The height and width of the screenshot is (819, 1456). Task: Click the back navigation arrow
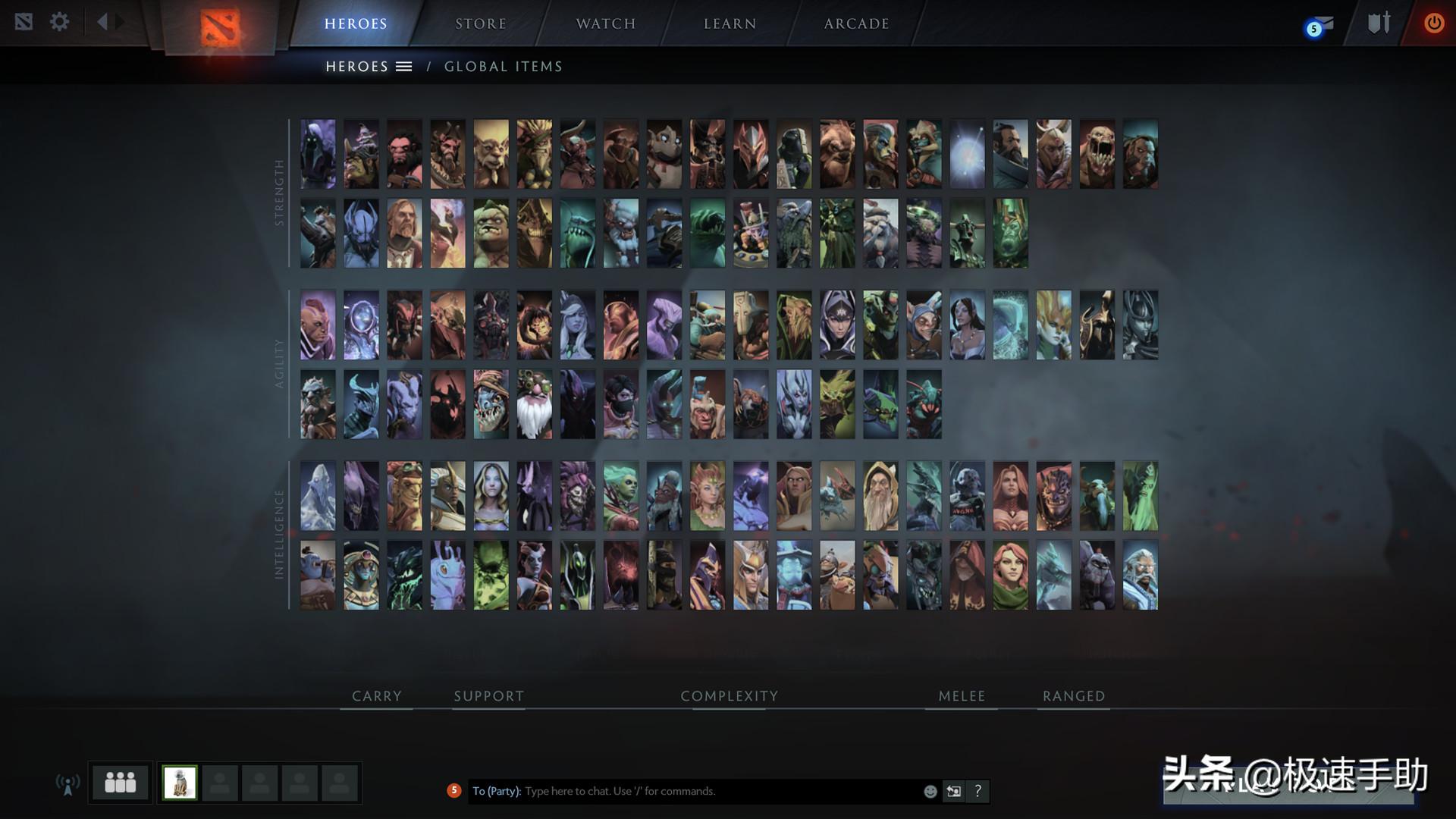[x=104, y=21]
